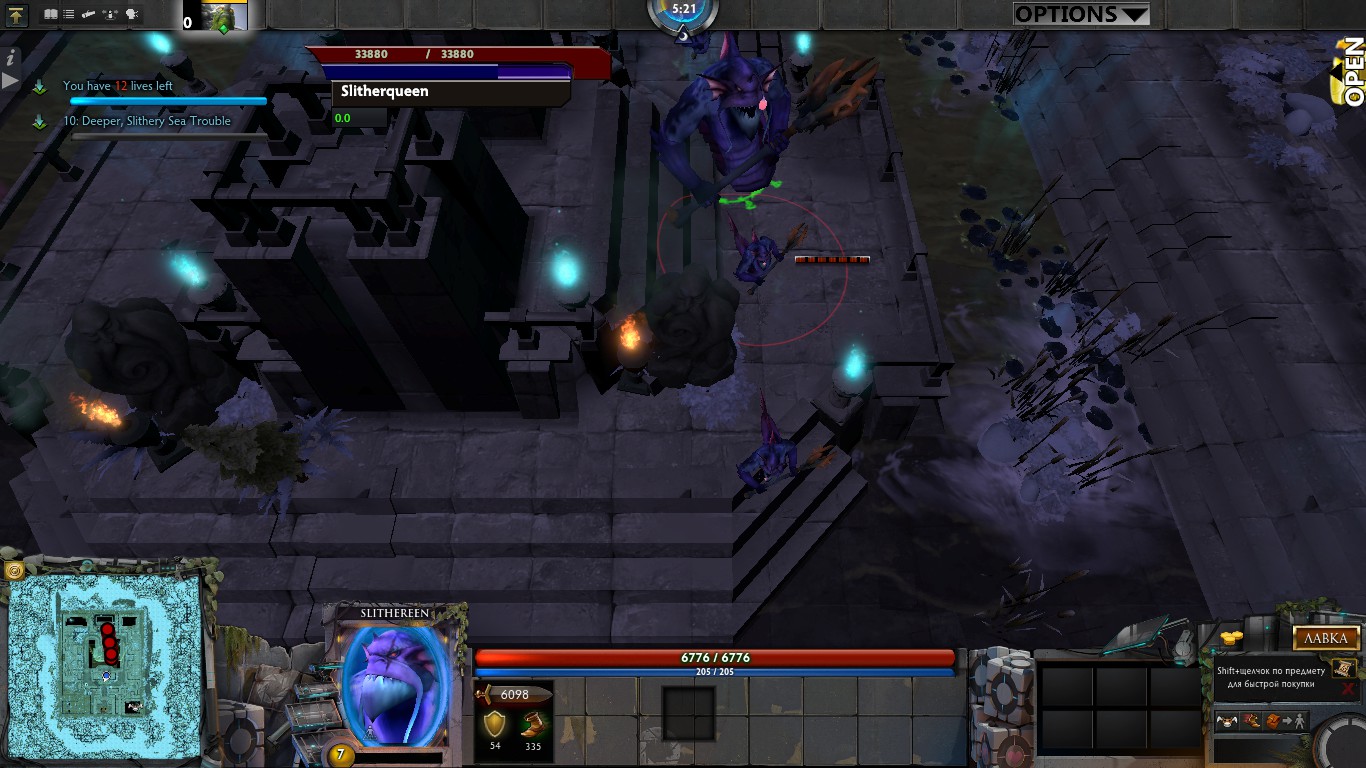1366x768 pixels.
Task: Open the OPTIONS dropdown menu
Action: tap(1080, 14)
